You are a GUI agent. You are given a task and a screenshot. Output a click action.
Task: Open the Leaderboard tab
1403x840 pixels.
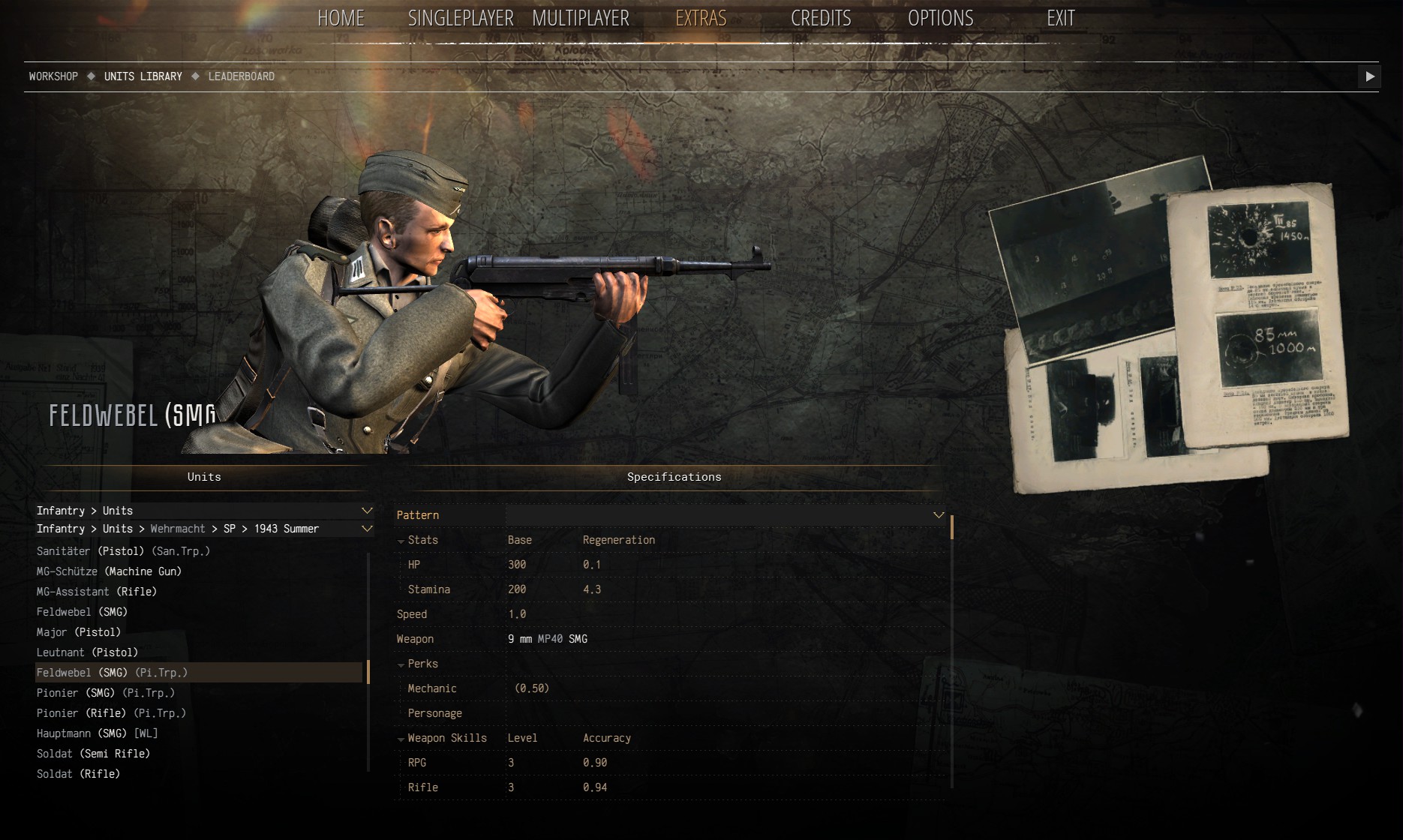coord(241,76)
